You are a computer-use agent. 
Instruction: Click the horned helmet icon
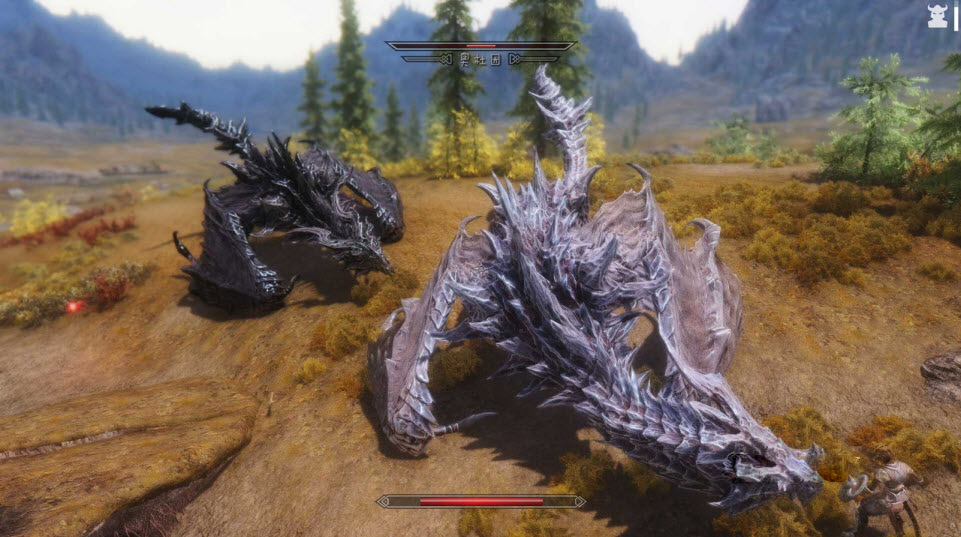click(x=937, y=16)
